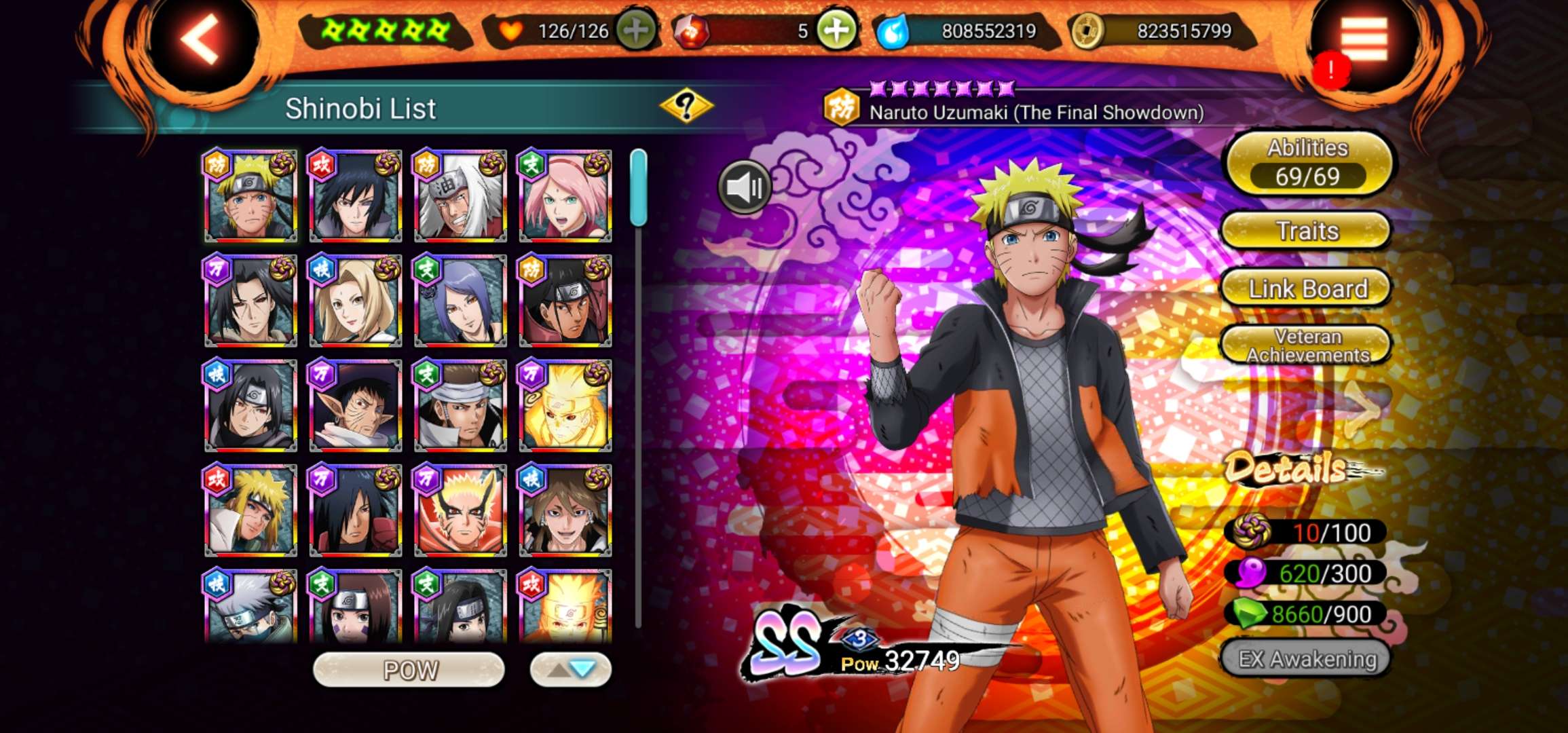Select the white-haired Jiraiya portrait
Screen dimensions: 1568x733
[460, 197]
